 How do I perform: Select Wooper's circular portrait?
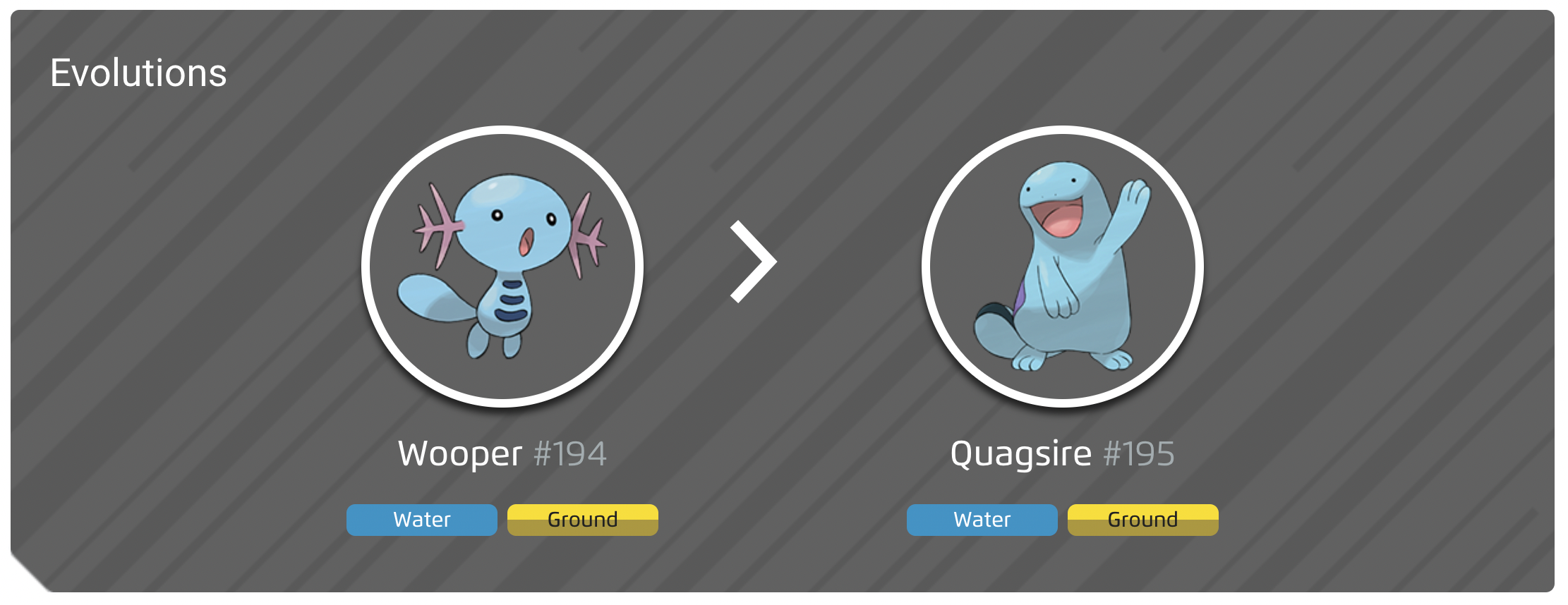click(501, 264)
